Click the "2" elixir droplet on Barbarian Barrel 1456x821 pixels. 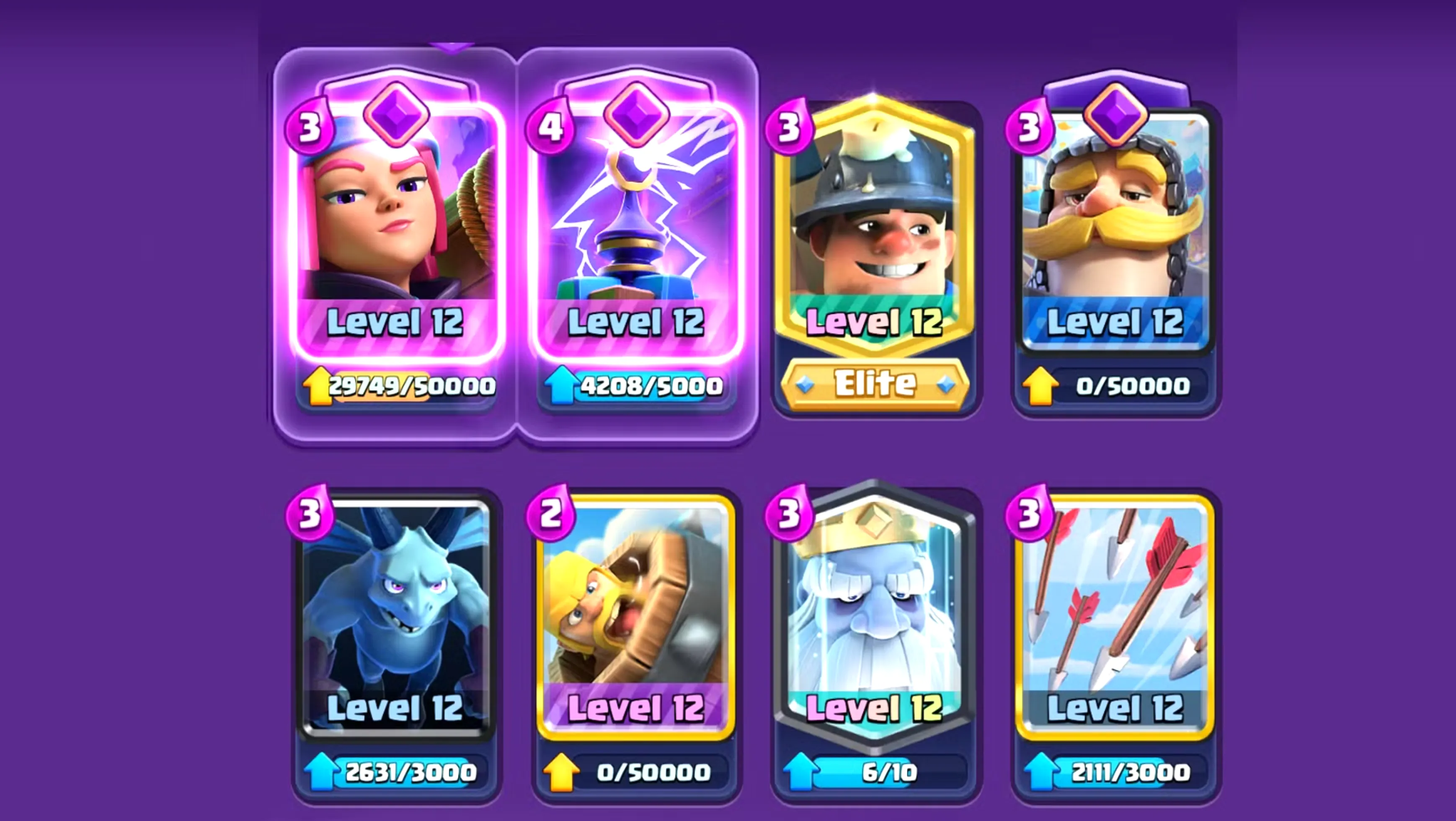[552, 513]
